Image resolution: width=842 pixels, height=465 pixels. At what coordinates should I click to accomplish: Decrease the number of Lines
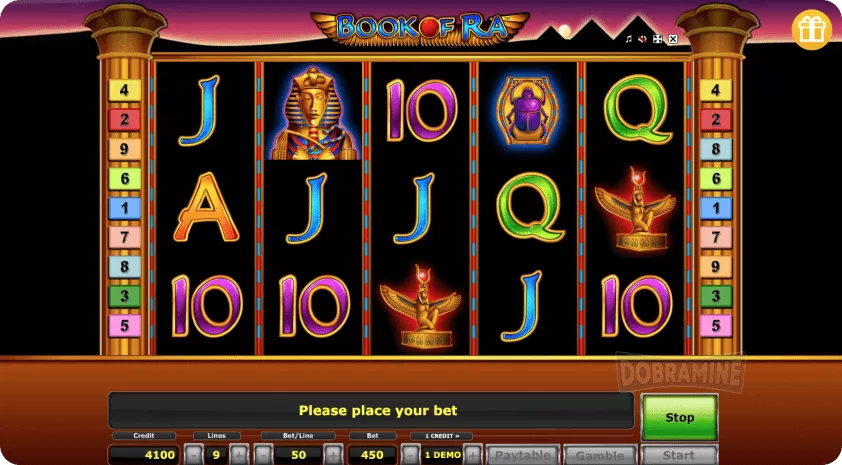click(x=193, y=455)
